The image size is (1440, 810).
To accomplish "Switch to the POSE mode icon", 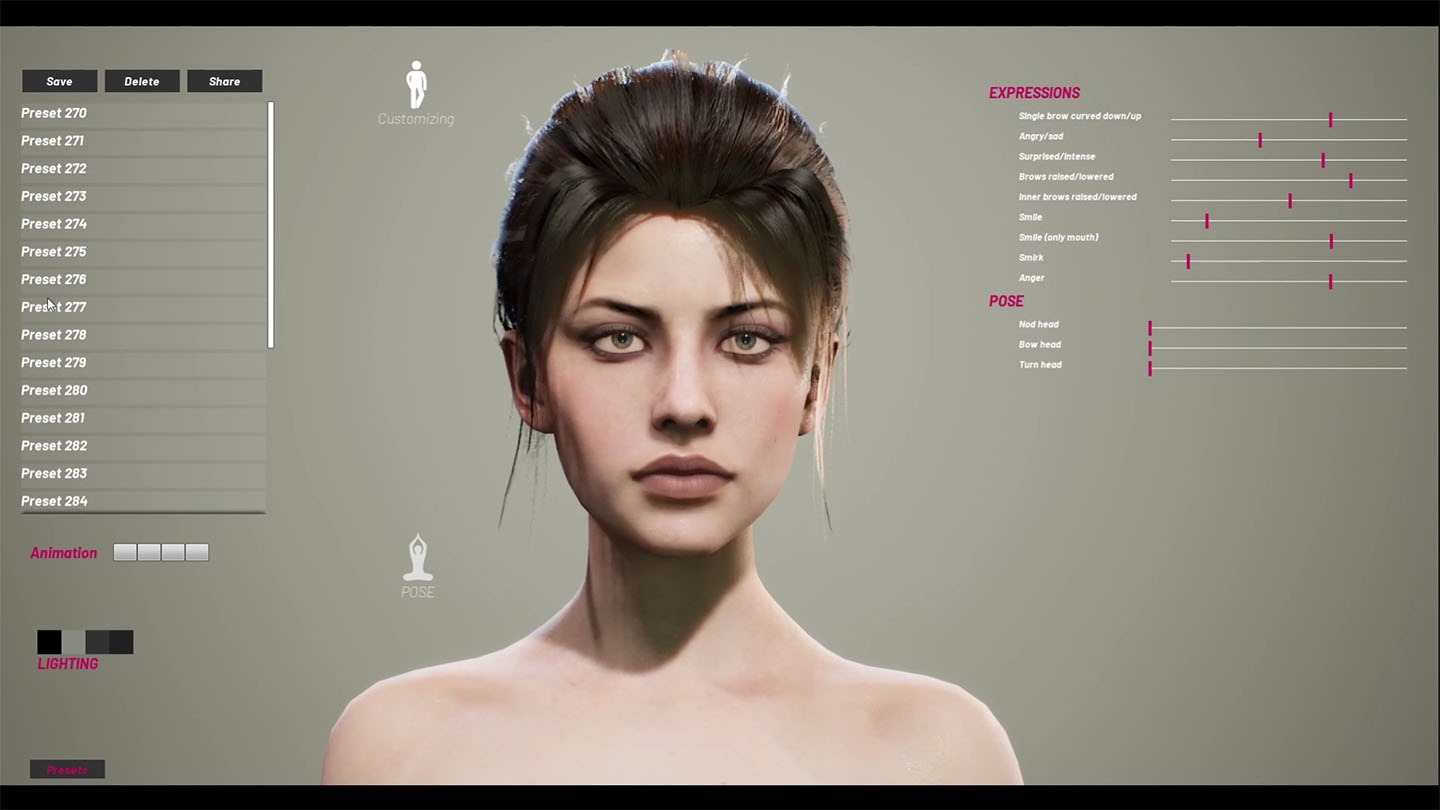I will click(x=418, y=563).
